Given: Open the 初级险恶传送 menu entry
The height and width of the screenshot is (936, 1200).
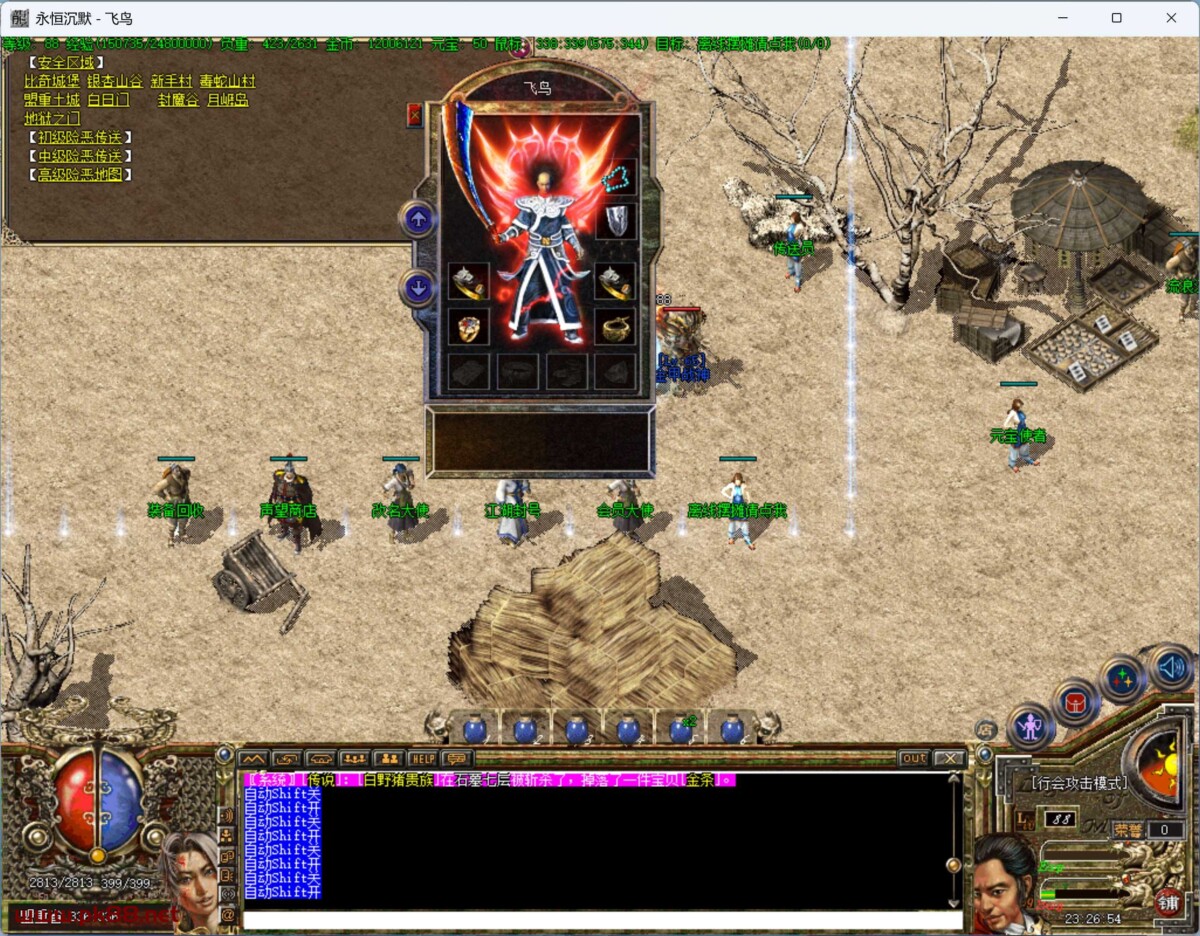Looking at the screenshot, I should (x=80, y=137).
